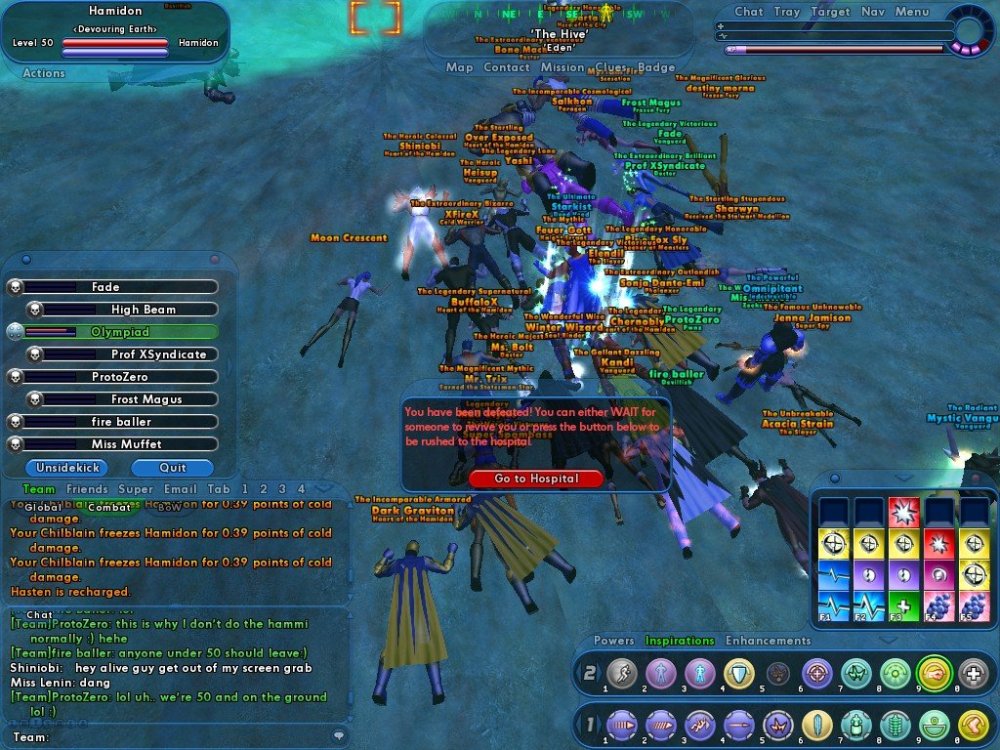This screenshot has width=1000, height=750.
Task: Open the Powers tab above the tray
Action: tap(614, 641)
